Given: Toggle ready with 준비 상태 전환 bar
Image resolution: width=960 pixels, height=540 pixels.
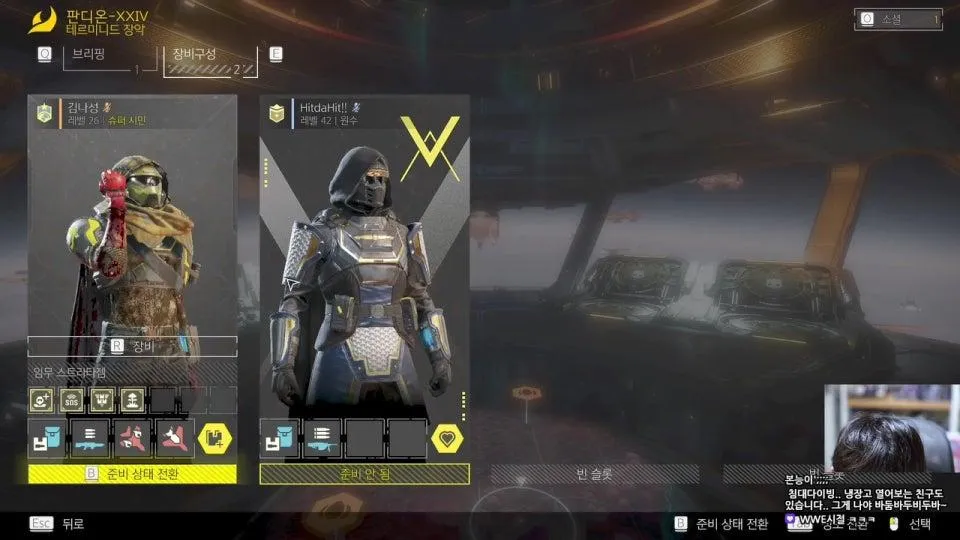Looking at the screenshot, I should click(x=132, y=474).
